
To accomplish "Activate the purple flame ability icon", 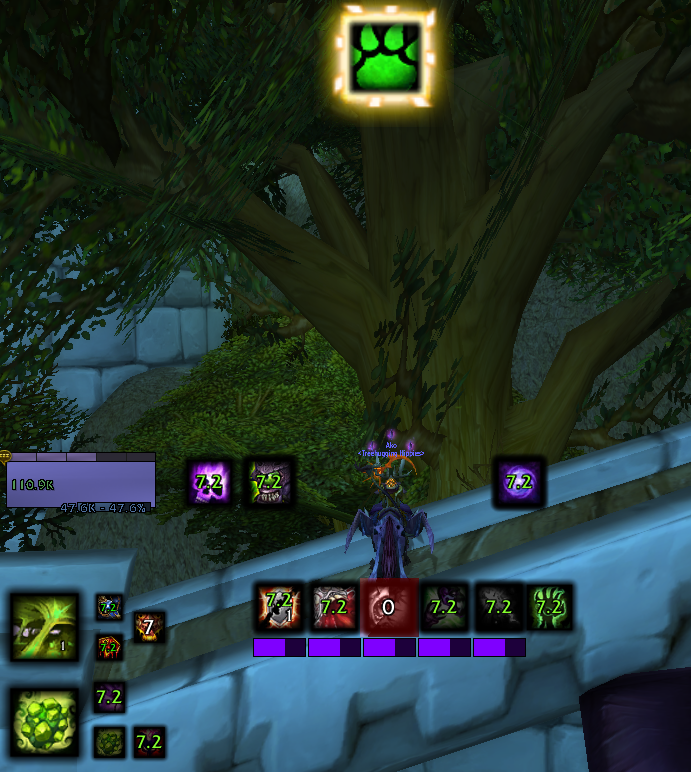I will click(211, 482).
